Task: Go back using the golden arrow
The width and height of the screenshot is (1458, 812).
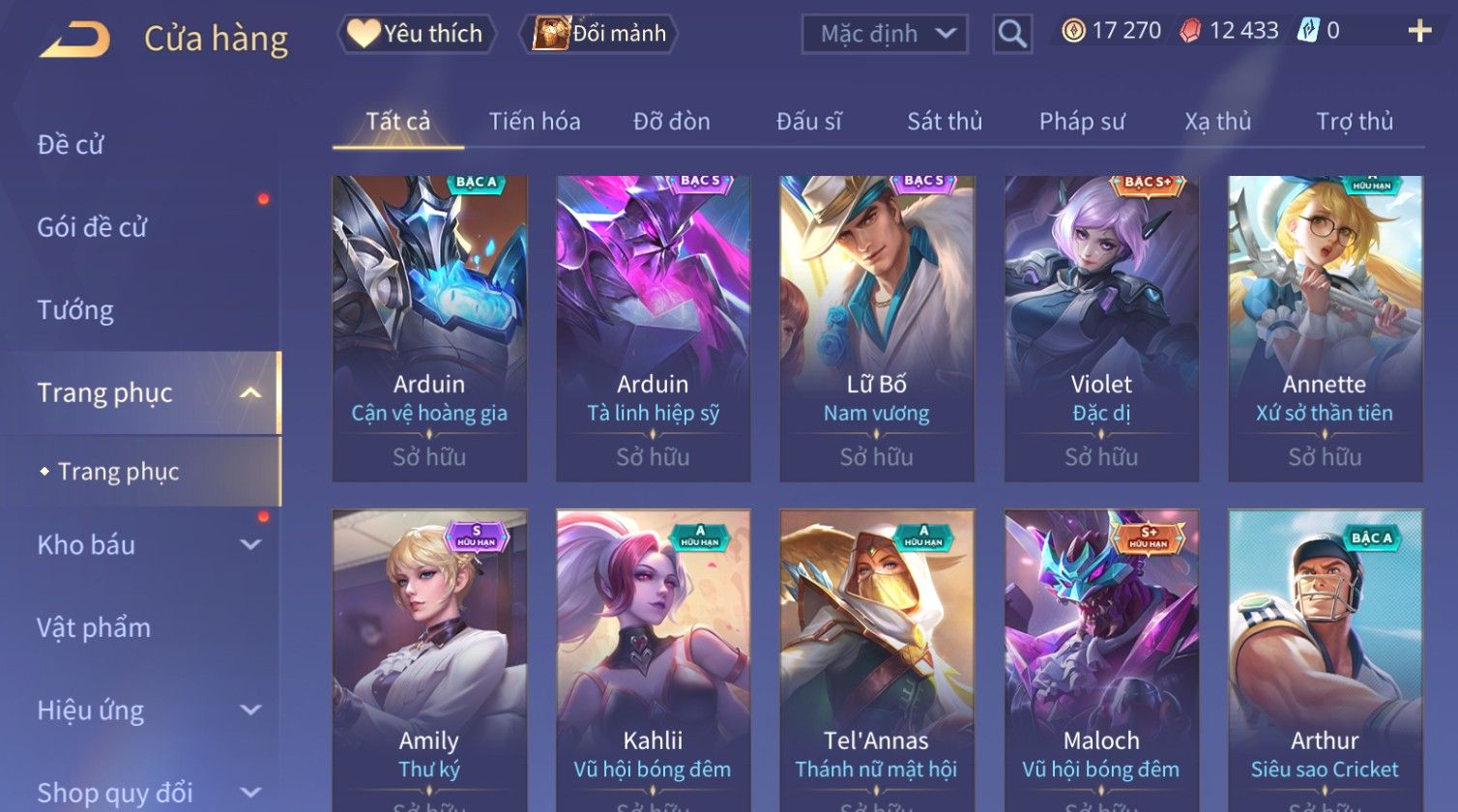Action: 75,39
